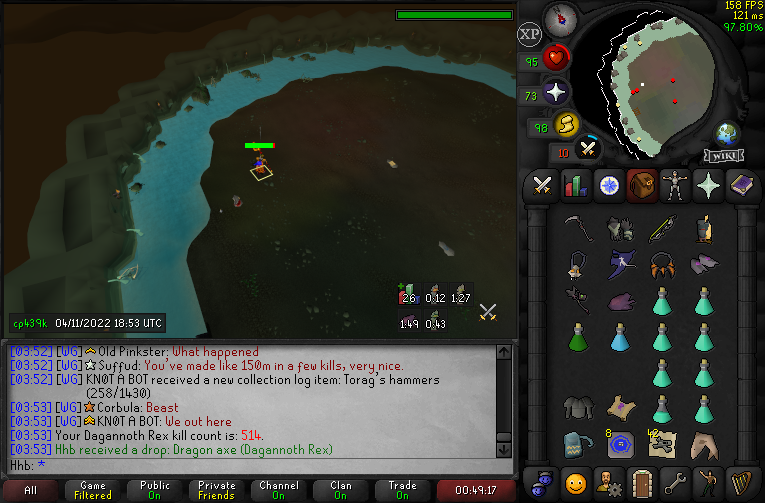Switch to the Magic spellbook tab
Image resolution: width=765 pixels, height=503 pixels.
click(741, 186)
